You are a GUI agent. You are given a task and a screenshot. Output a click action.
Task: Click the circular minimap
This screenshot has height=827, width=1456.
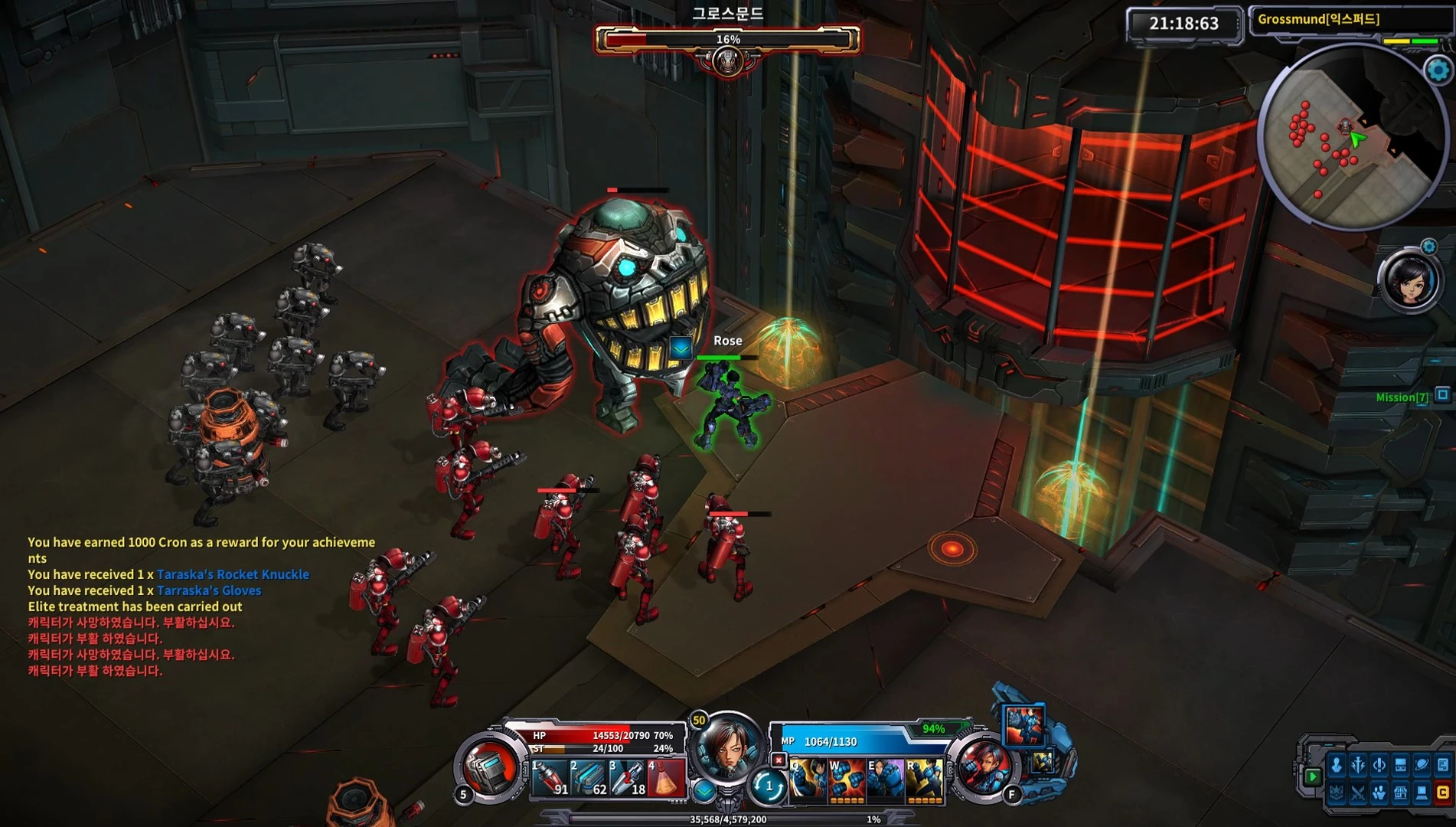click(x=1350, y=138)
